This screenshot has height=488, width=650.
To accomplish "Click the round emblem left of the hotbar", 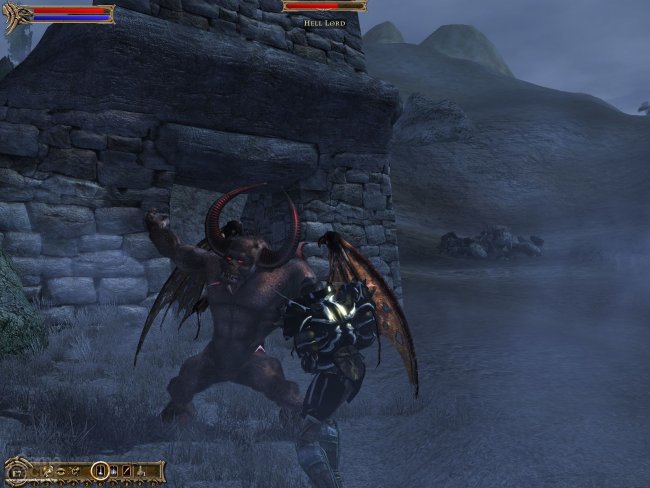I will click(17, 473).
